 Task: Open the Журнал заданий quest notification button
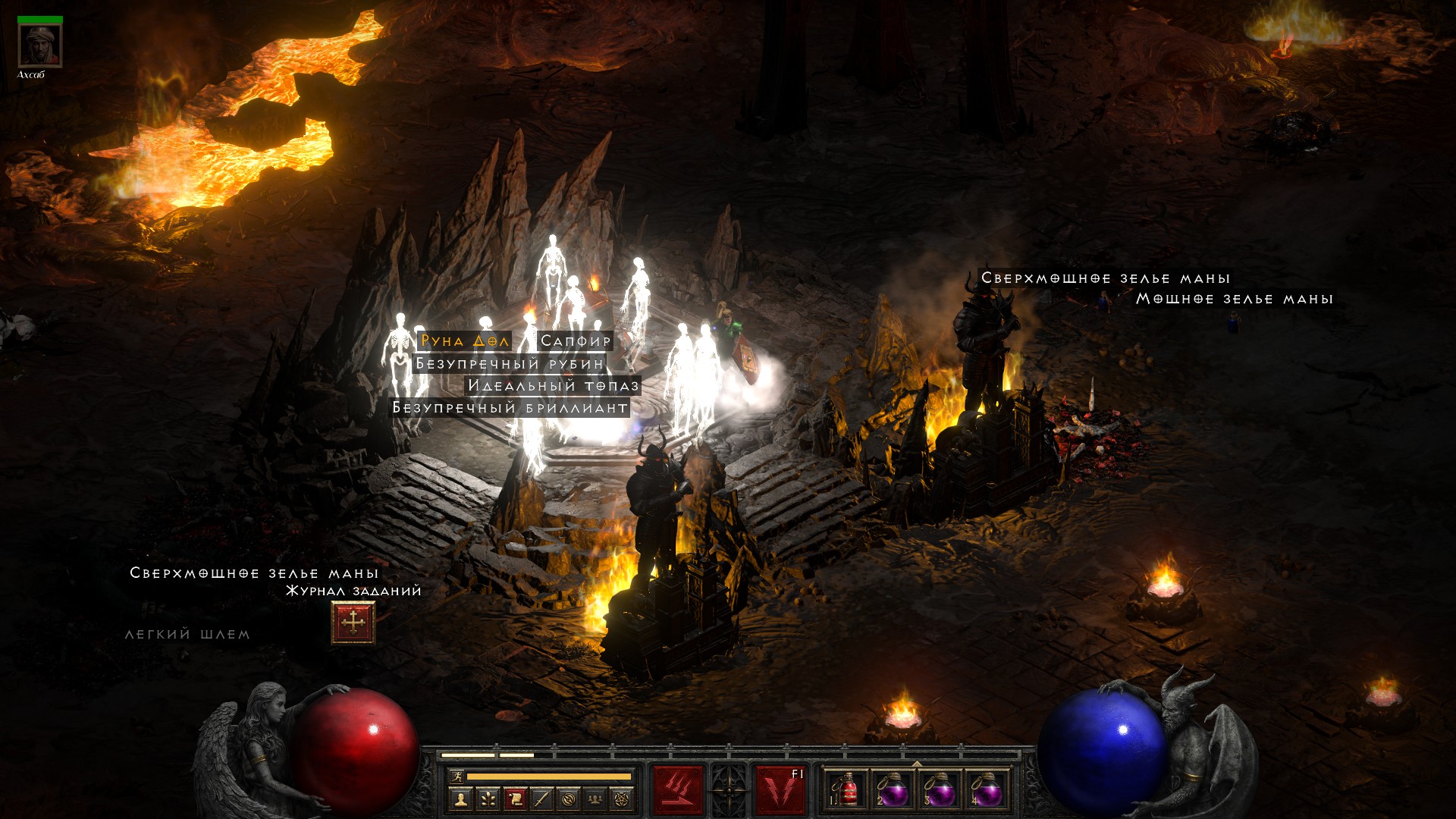(353, 623)
